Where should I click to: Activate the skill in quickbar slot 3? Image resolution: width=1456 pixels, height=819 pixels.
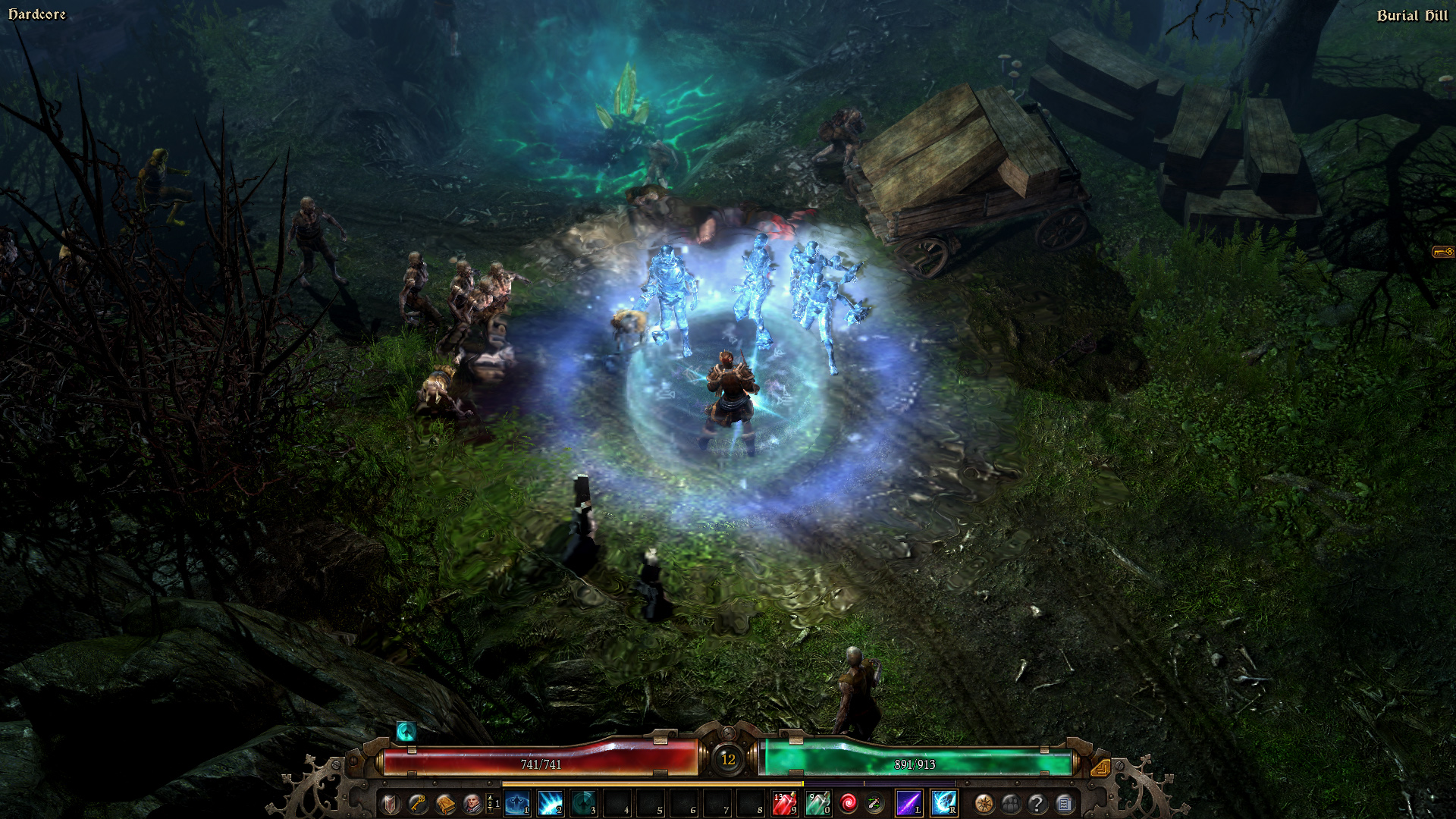582,802
